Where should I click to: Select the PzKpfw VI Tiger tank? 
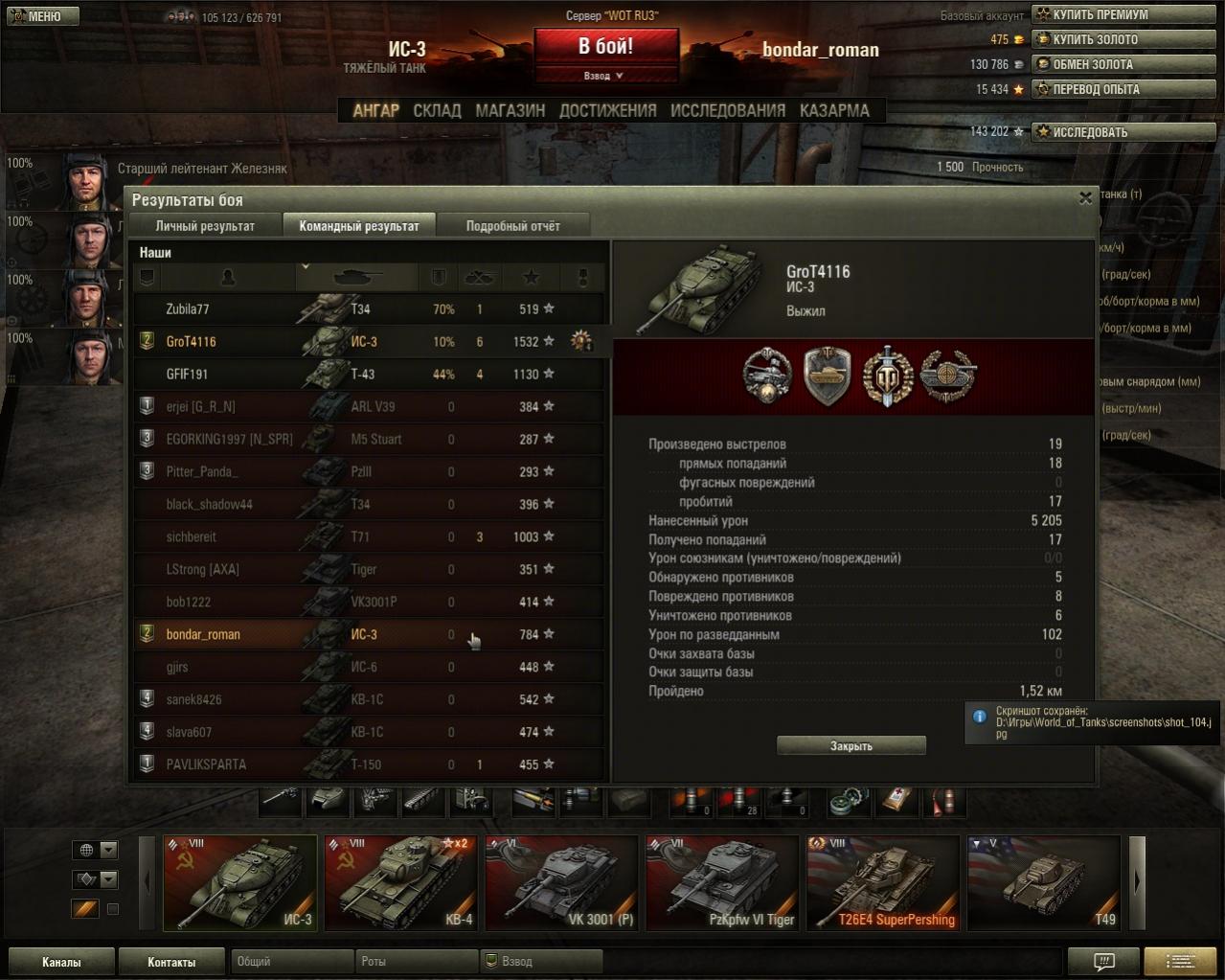click(x=722, y=882)
